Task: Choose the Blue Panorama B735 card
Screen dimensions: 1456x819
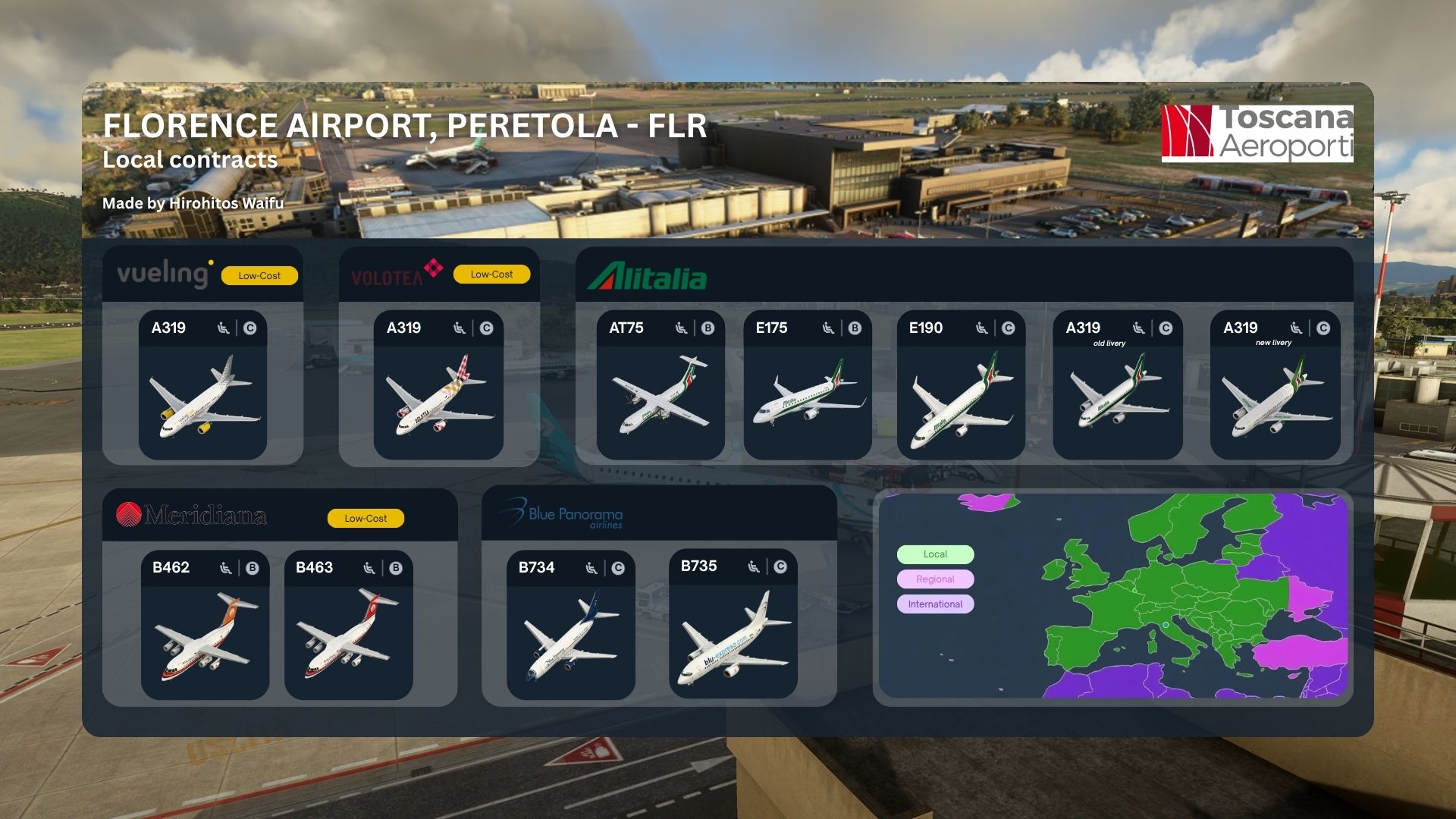Action: (733, 623)
